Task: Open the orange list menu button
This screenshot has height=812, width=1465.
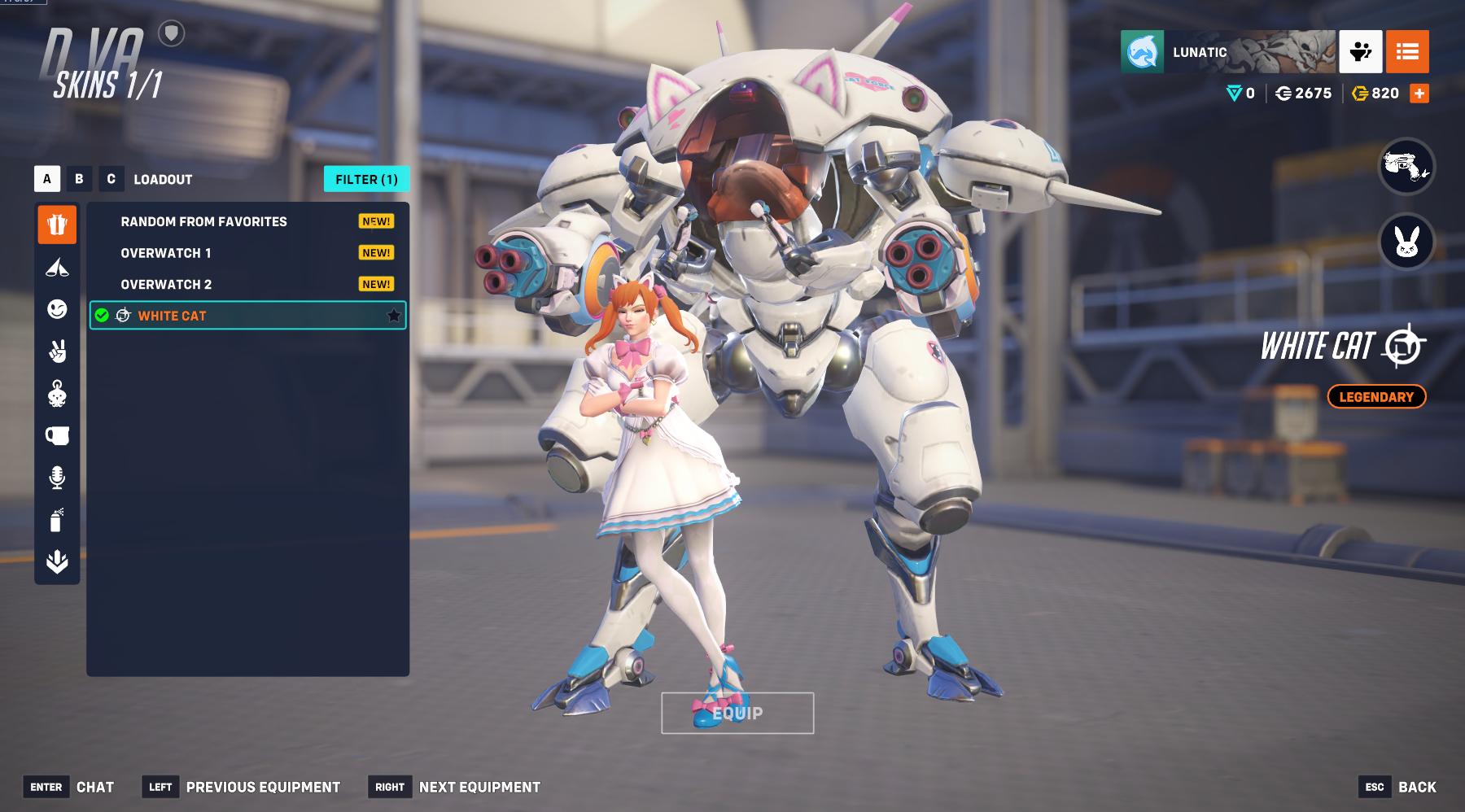Action: click(x=1407, y=52)
